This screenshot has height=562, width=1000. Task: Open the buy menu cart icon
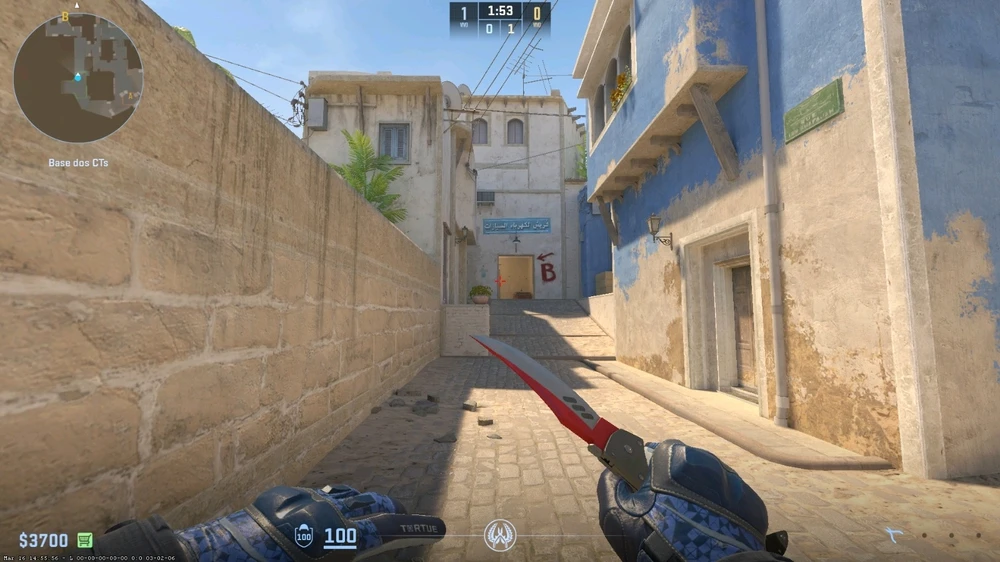click(x=85, y=540)
